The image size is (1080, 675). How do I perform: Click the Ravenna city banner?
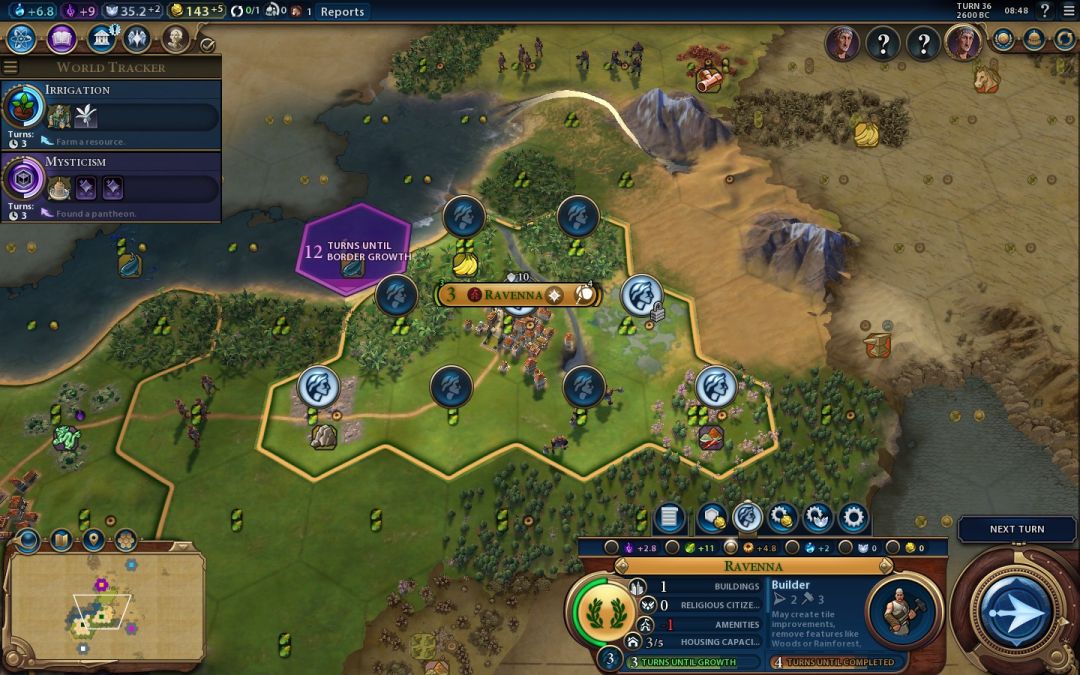click(x=517, y=295)
